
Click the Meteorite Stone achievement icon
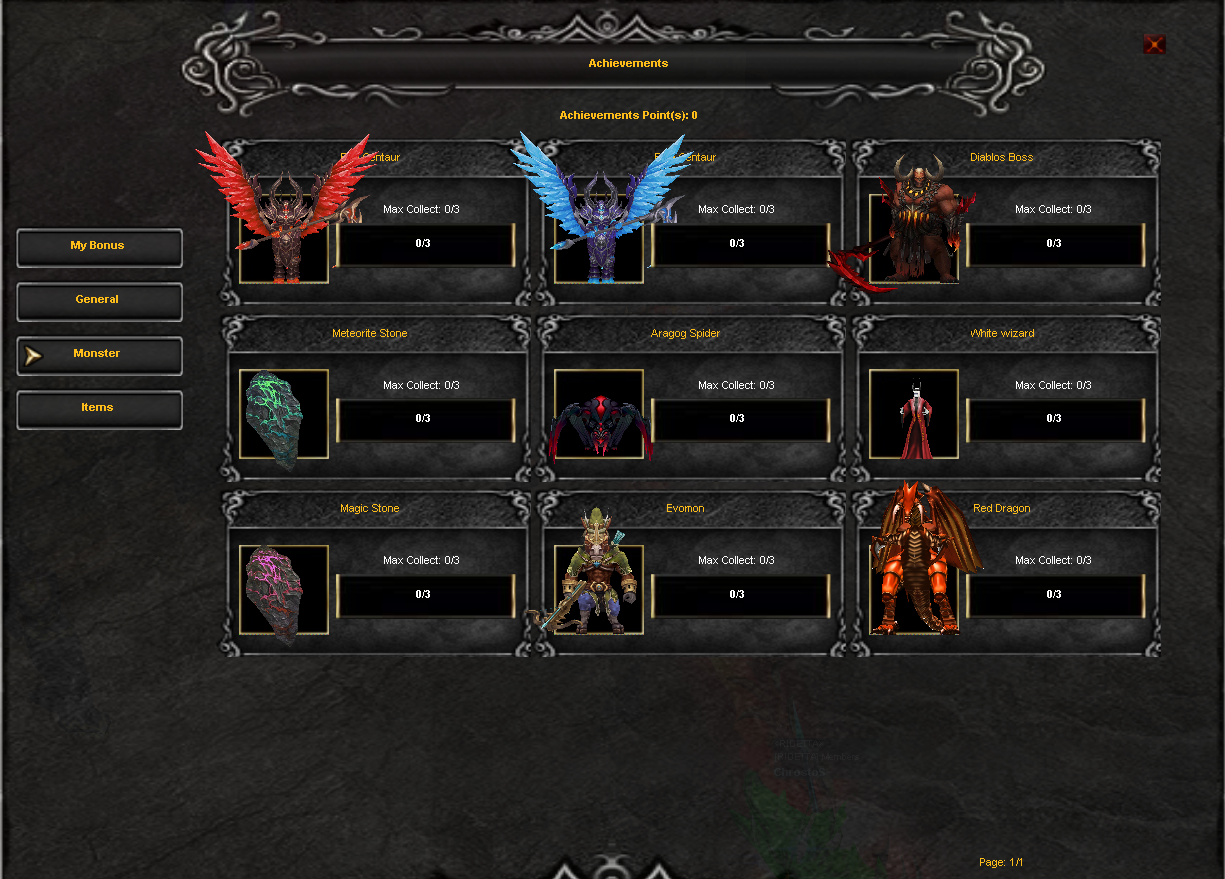pyautogui.click(x=284, y=414)
